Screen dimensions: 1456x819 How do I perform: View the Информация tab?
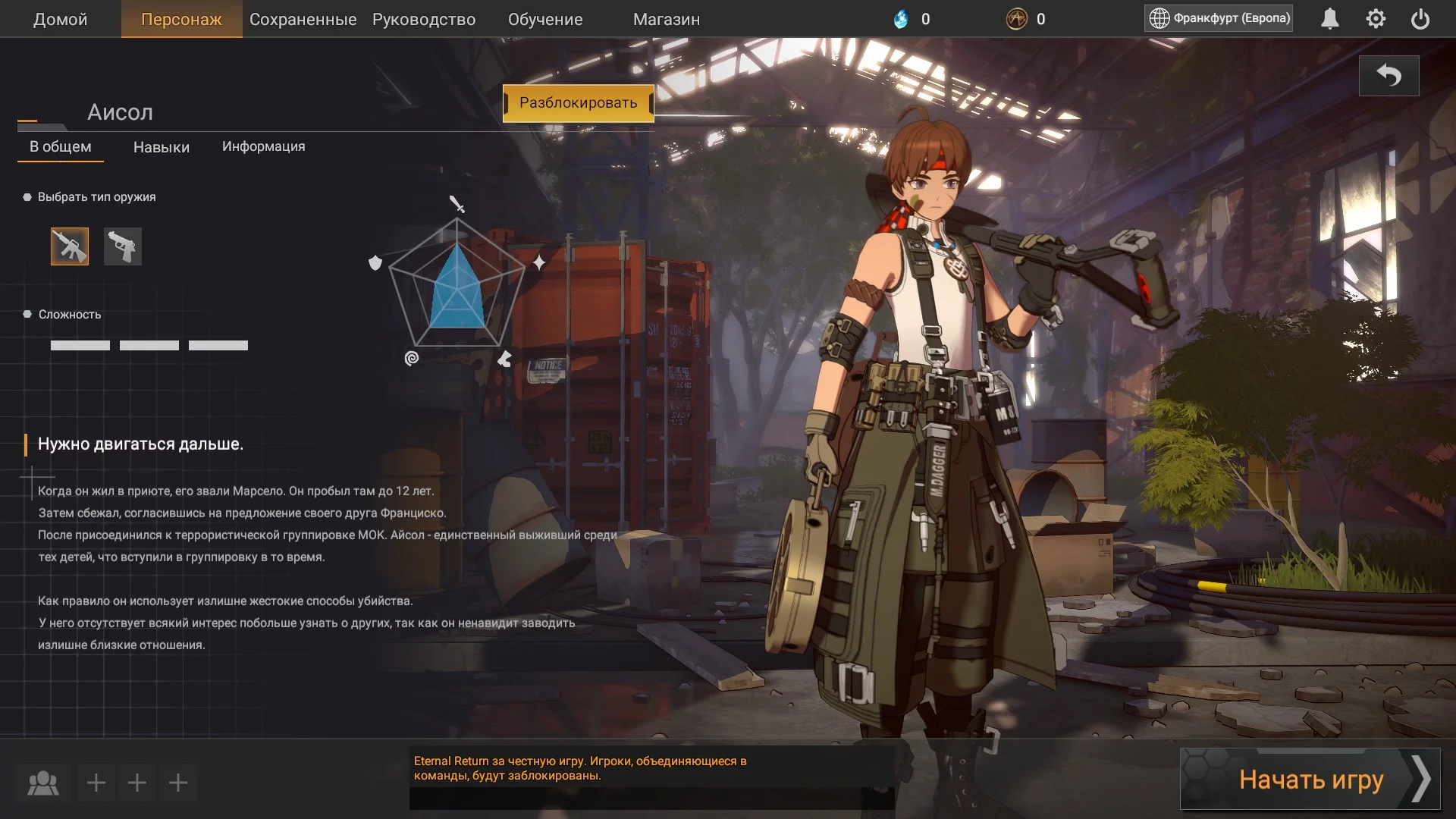(x=263, y=146)
